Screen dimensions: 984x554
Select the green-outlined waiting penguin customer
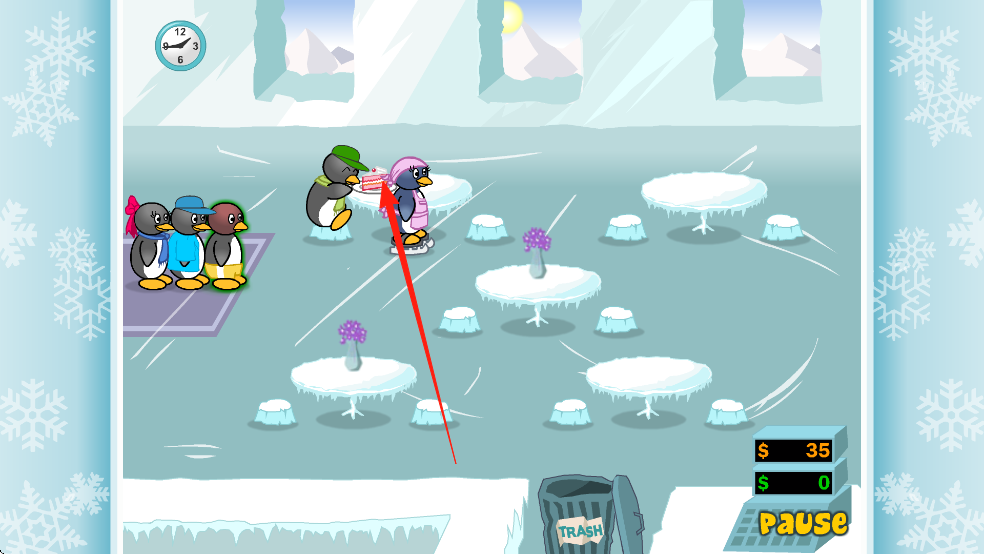point(226,244)
